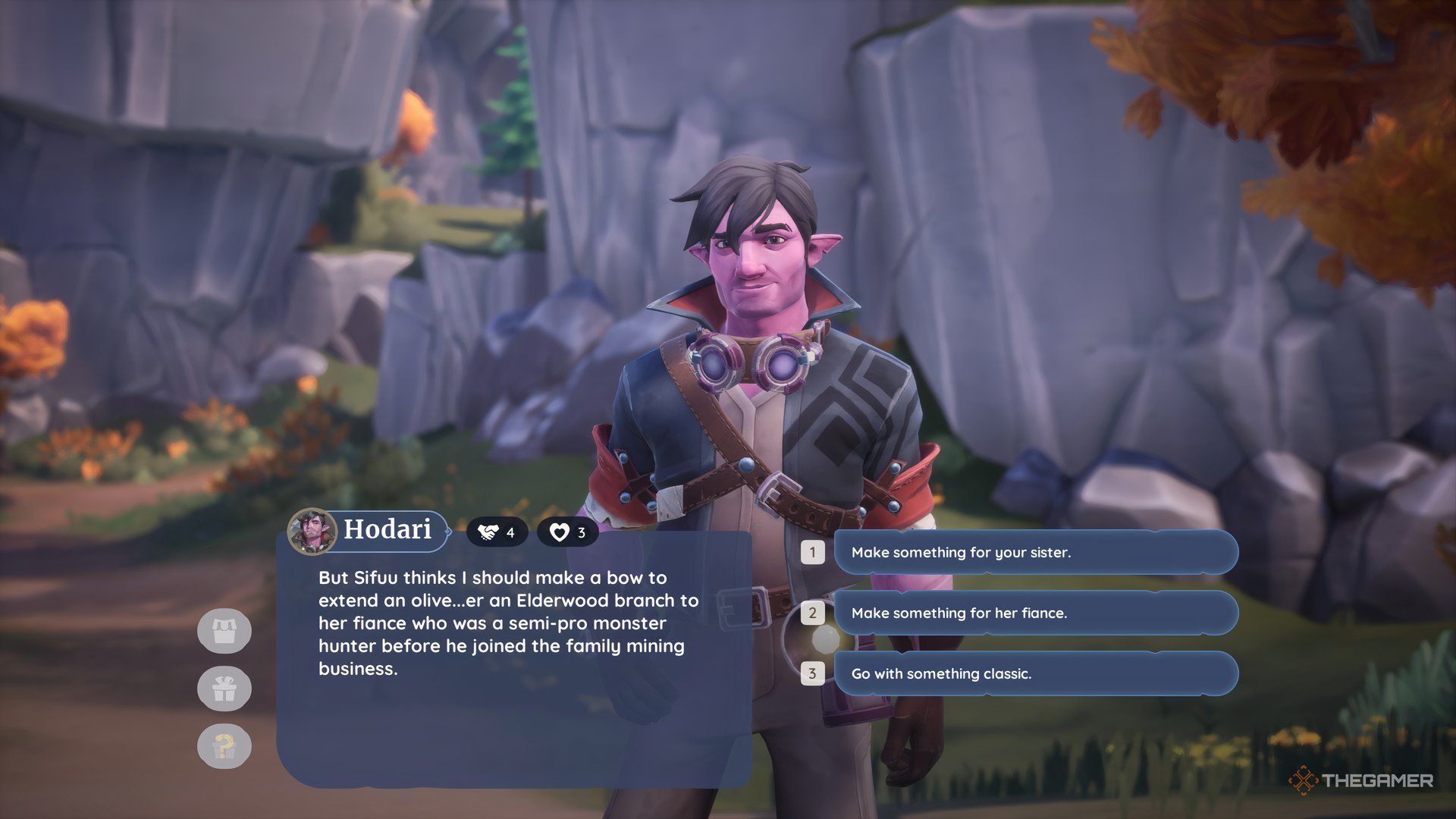Click Hodari's portrait nameplate

pyautogui.click(x=369, y=530)
